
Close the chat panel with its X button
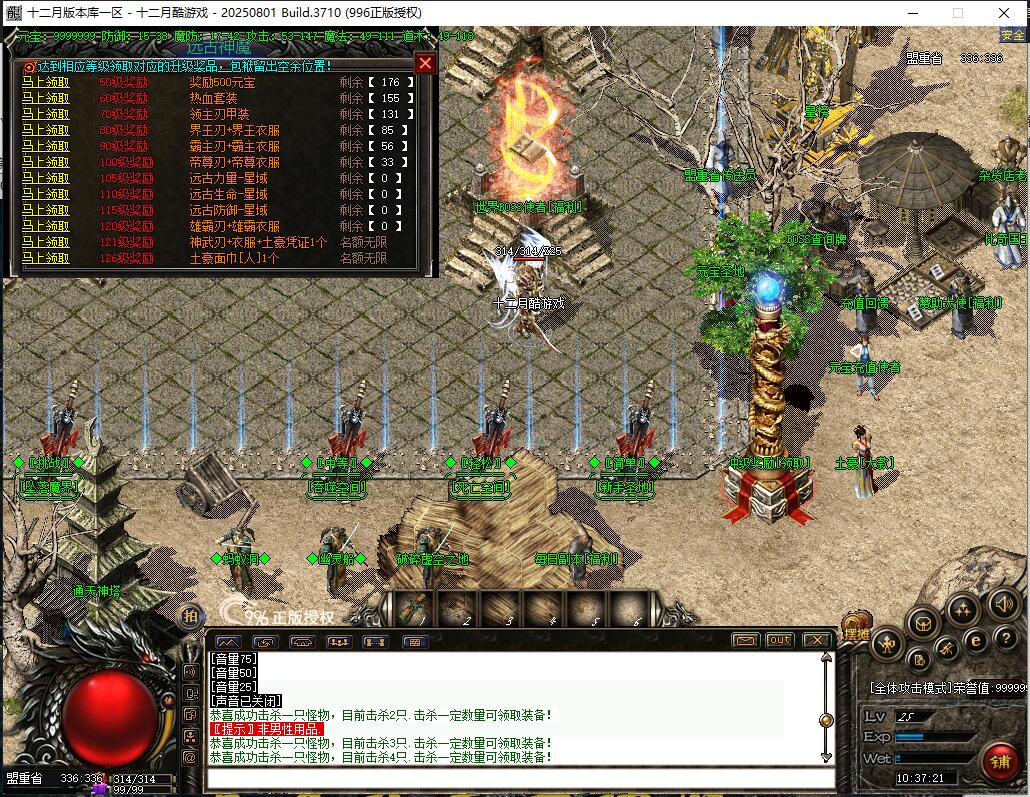coord(817,641)
